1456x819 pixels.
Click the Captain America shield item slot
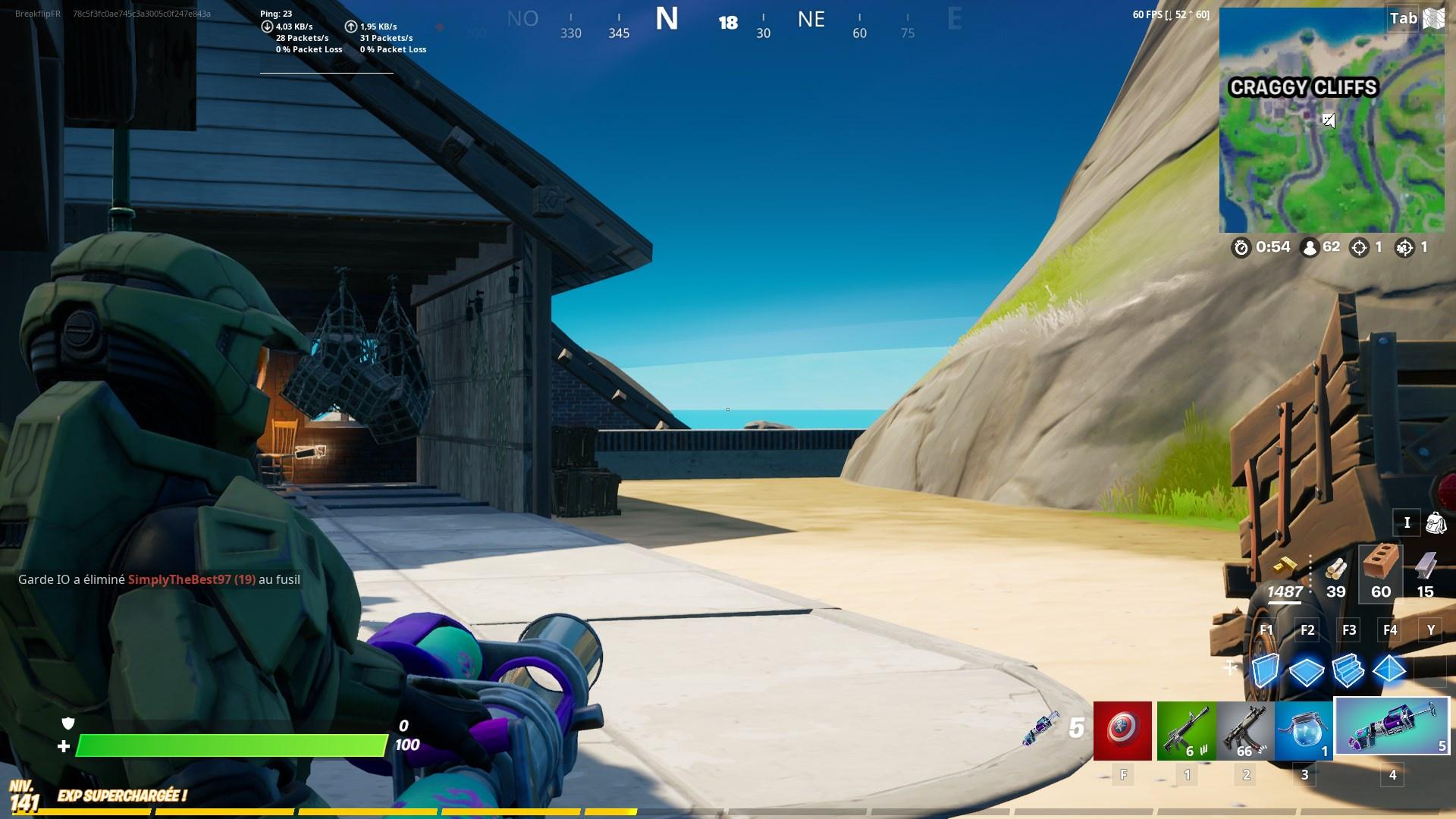pyautogui.click(x=1121, y=730)
